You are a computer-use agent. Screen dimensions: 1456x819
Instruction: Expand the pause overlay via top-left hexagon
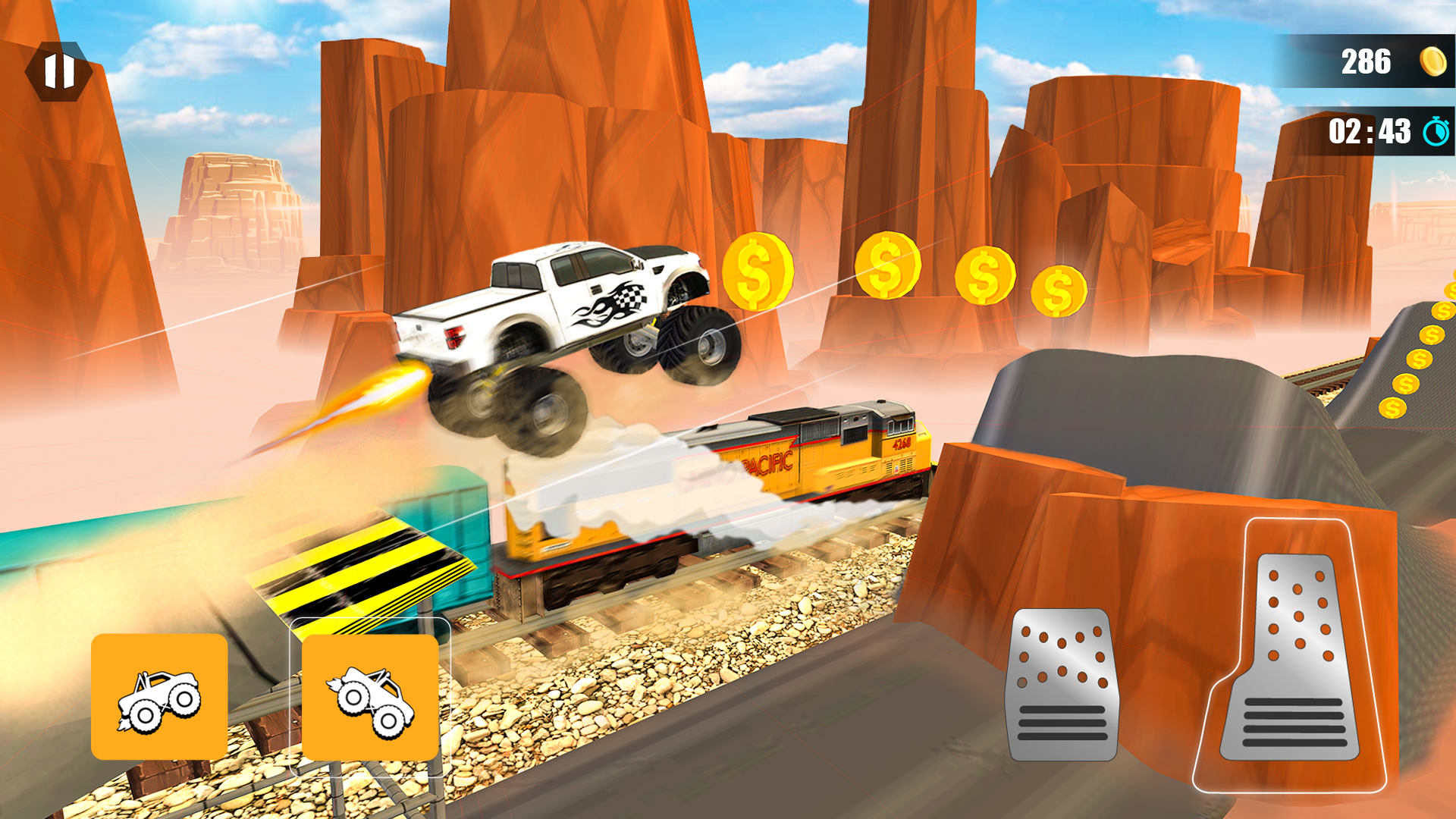click(59, 72)
